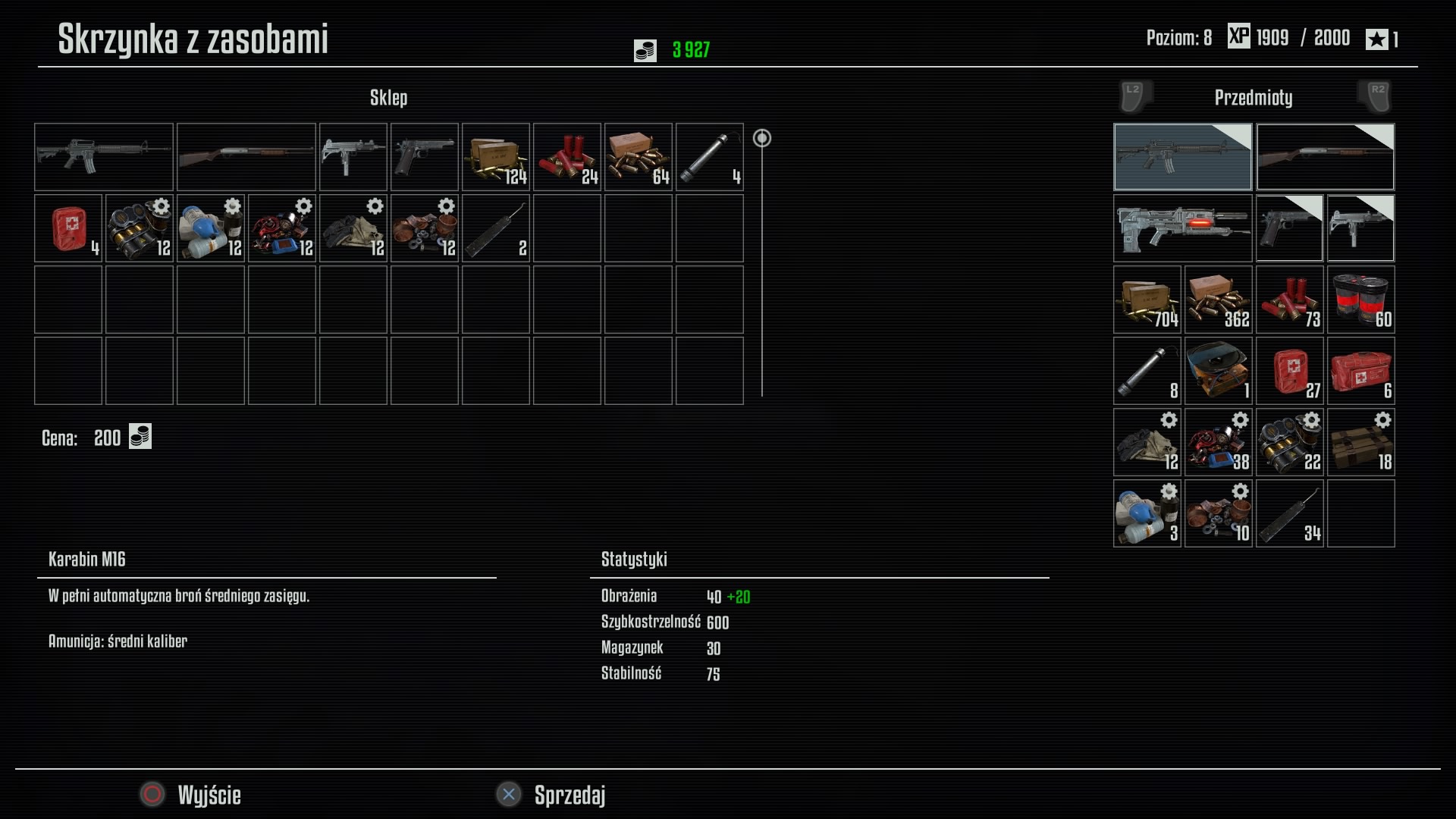Image resolution: width=1456 pixels, height=819 pixels.
Task: Select the shotgun shells stack of 73
Action: [x=1290, y=300]
